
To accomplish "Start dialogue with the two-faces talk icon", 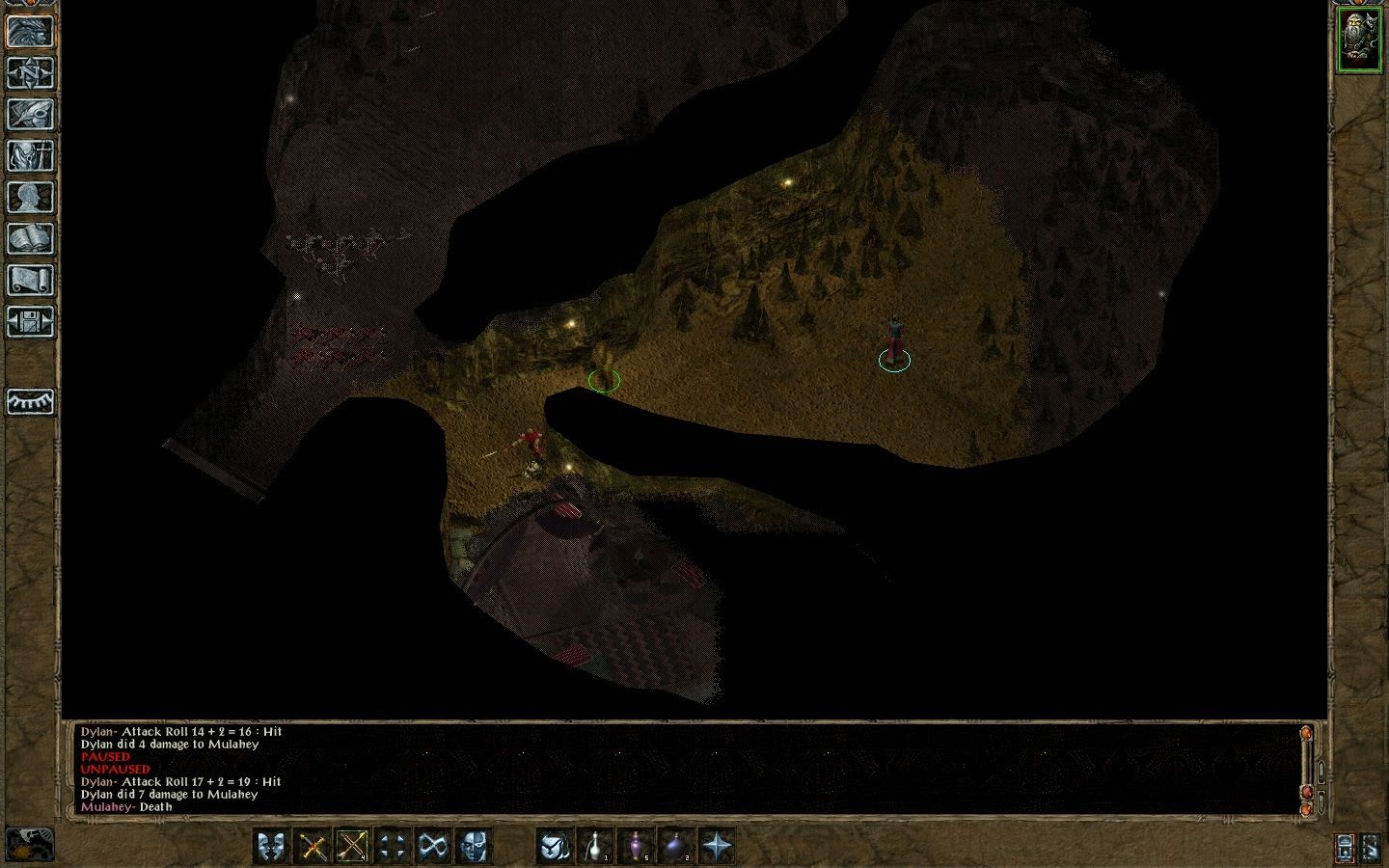I will (x=272, y=847).
